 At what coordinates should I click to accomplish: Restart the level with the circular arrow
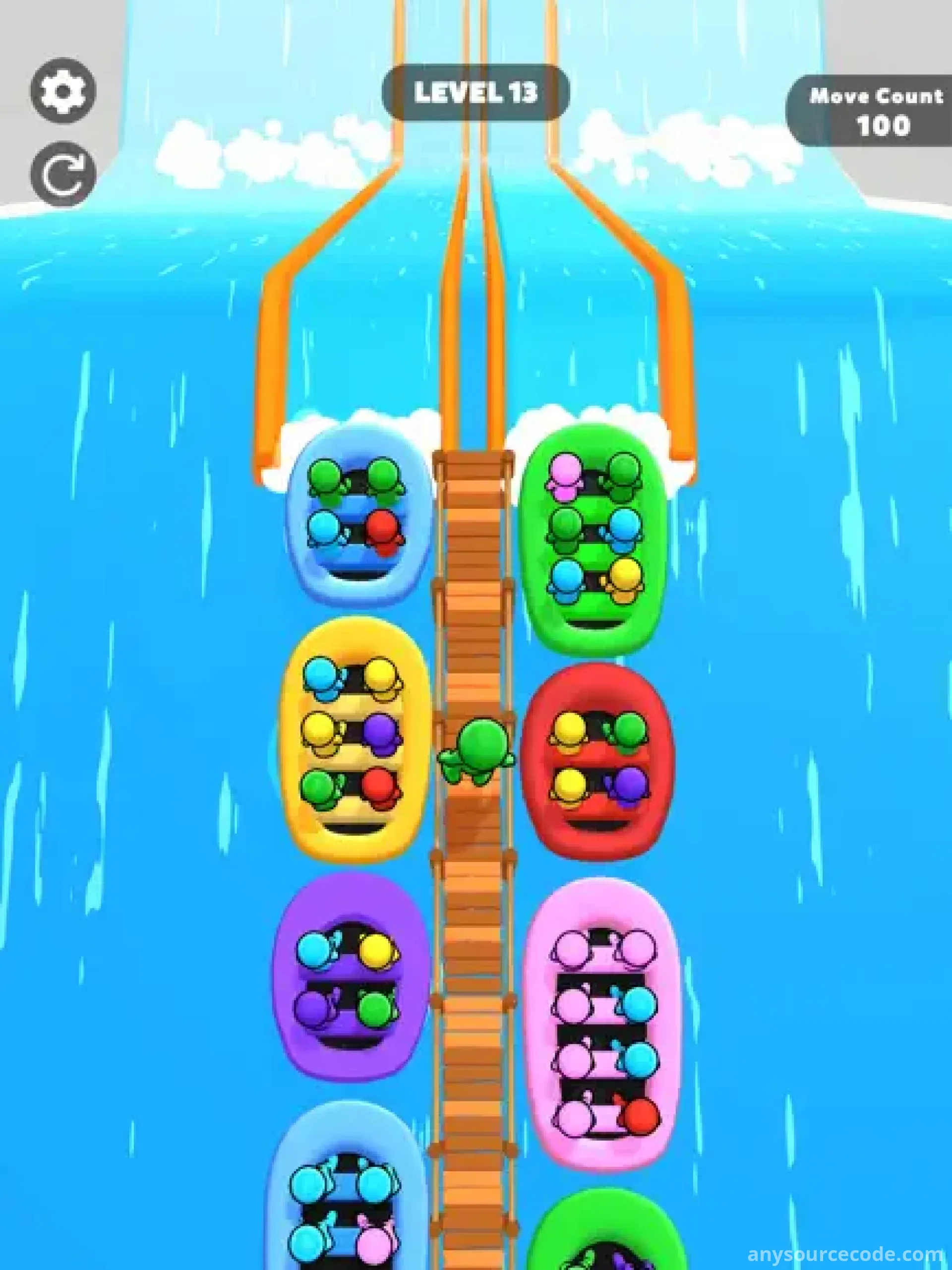coord(63,174)
